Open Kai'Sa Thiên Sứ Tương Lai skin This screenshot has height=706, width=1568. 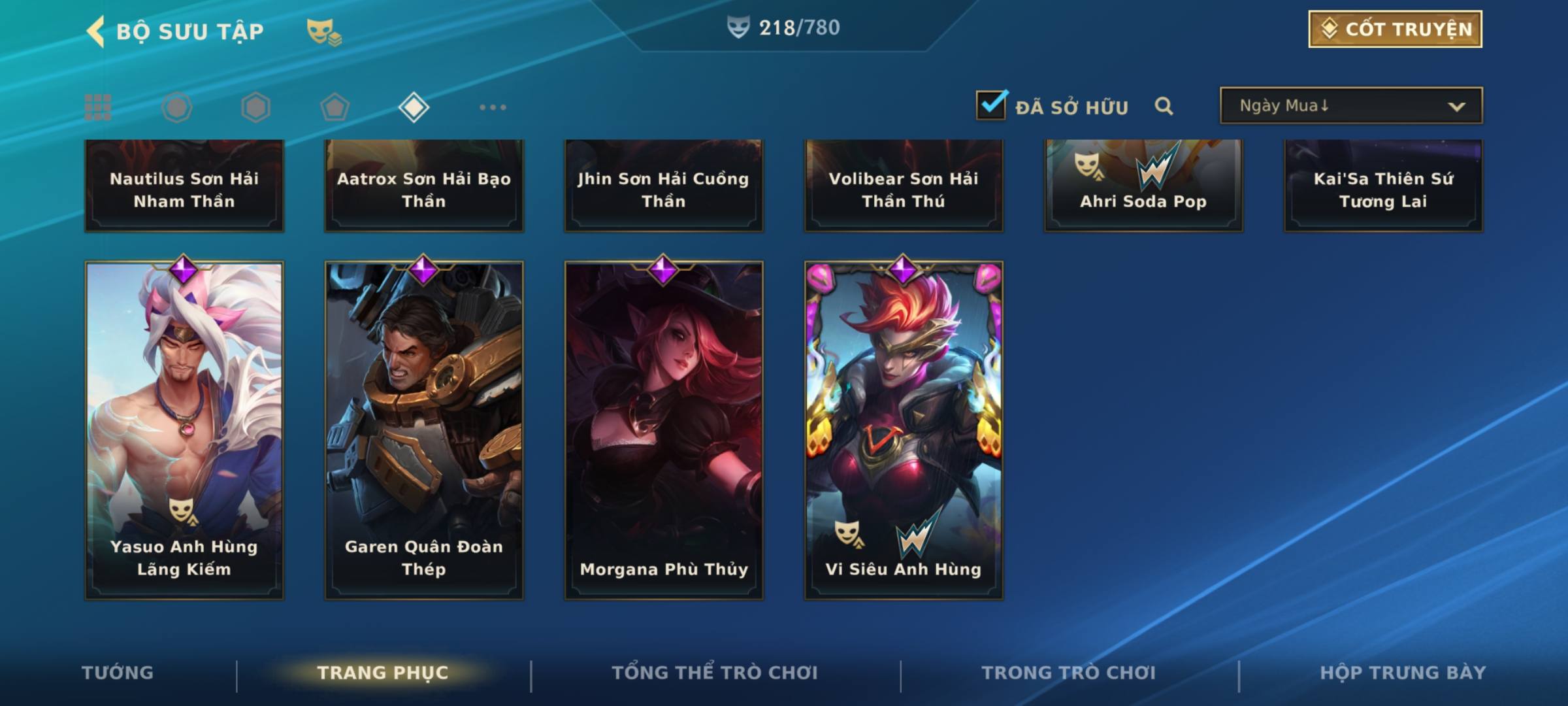click(1383, 186)
